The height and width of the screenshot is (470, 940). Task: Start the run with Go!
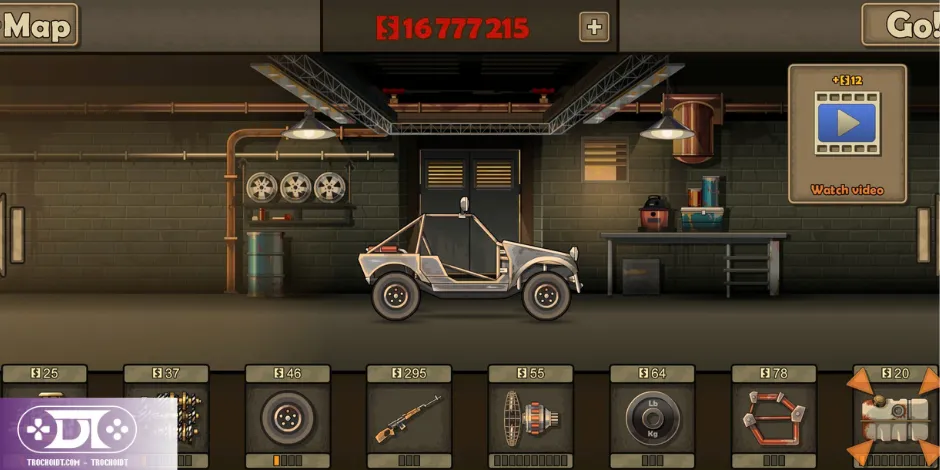[x=903, y=26]
